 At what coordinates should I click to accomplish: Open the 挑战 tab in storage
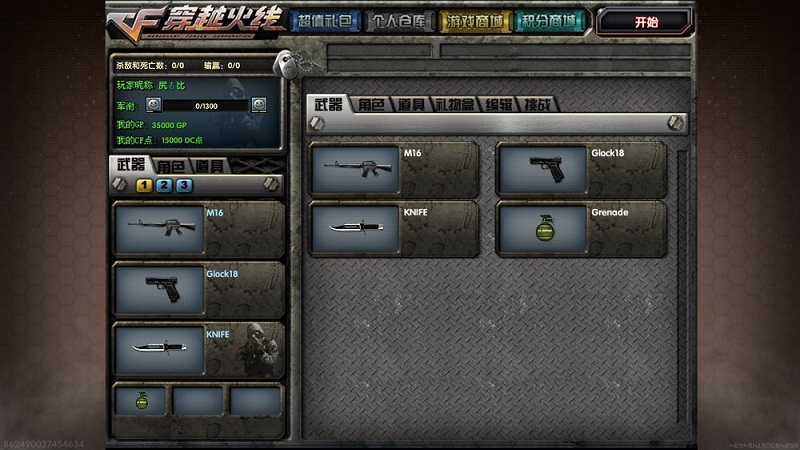(x=540, y=104)
